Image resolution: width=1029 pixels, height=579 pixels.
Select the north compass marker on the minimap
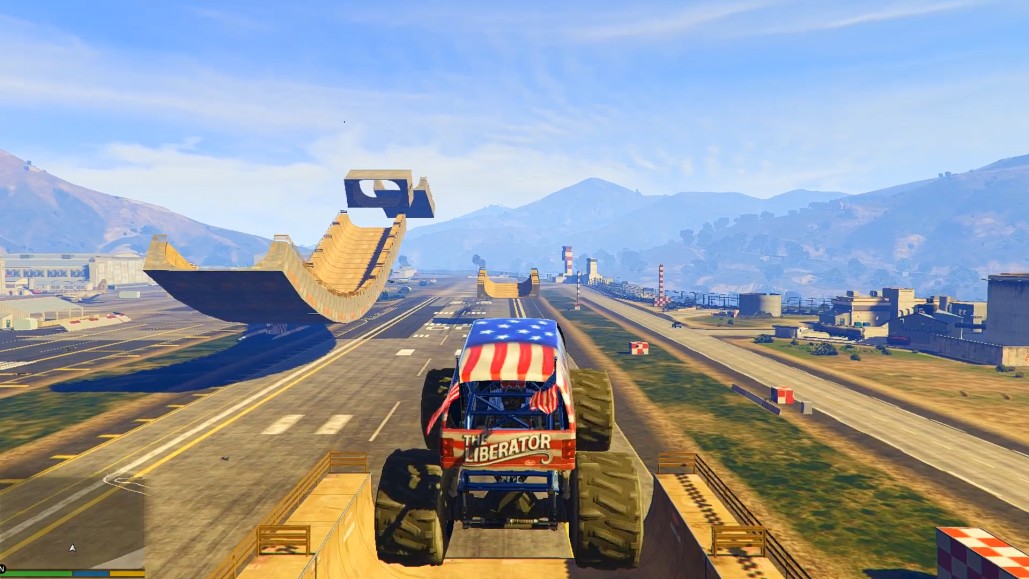point(3,568)
